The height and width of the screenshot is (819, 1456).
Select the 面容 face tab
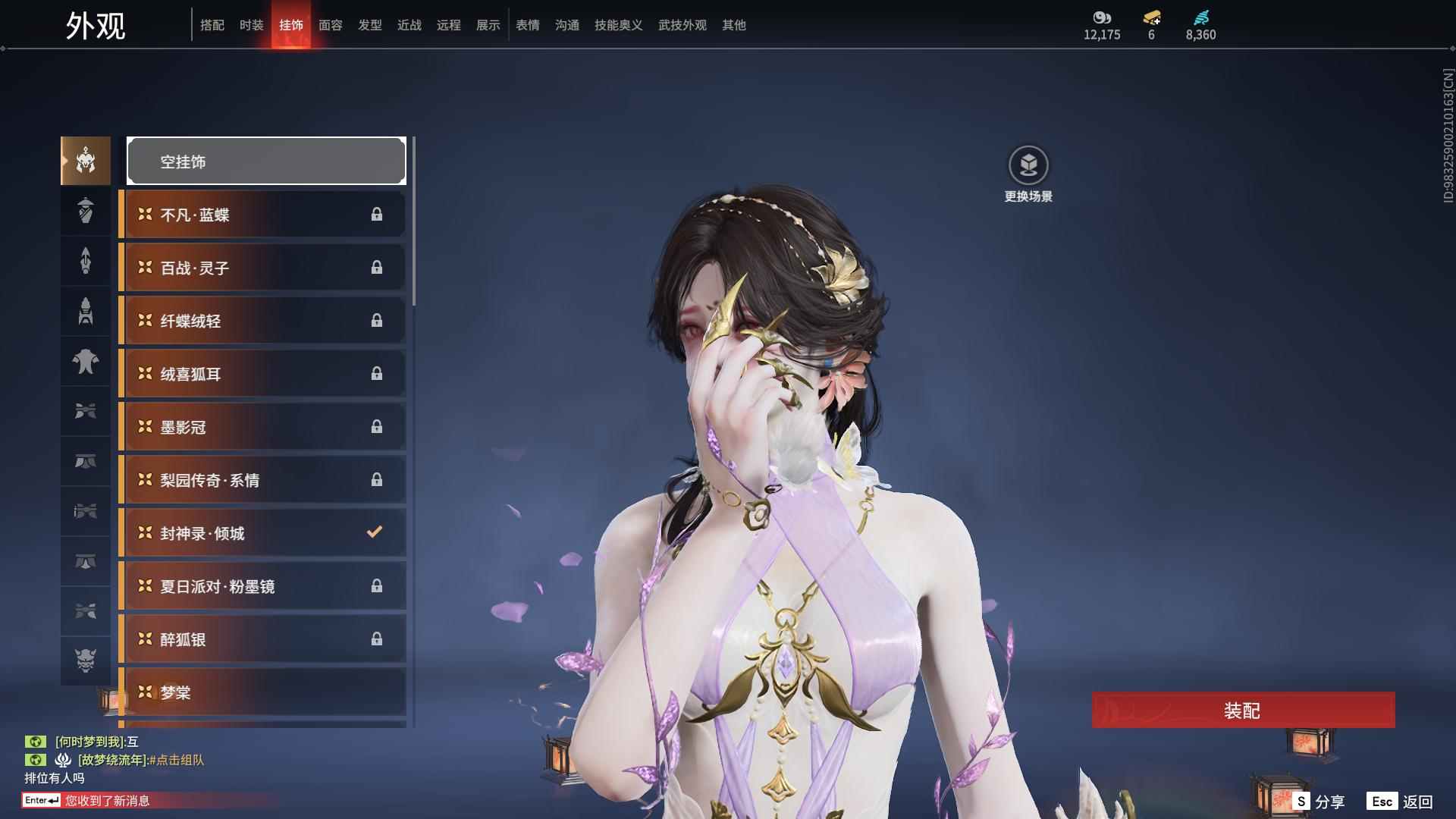[x=331, y=25]
